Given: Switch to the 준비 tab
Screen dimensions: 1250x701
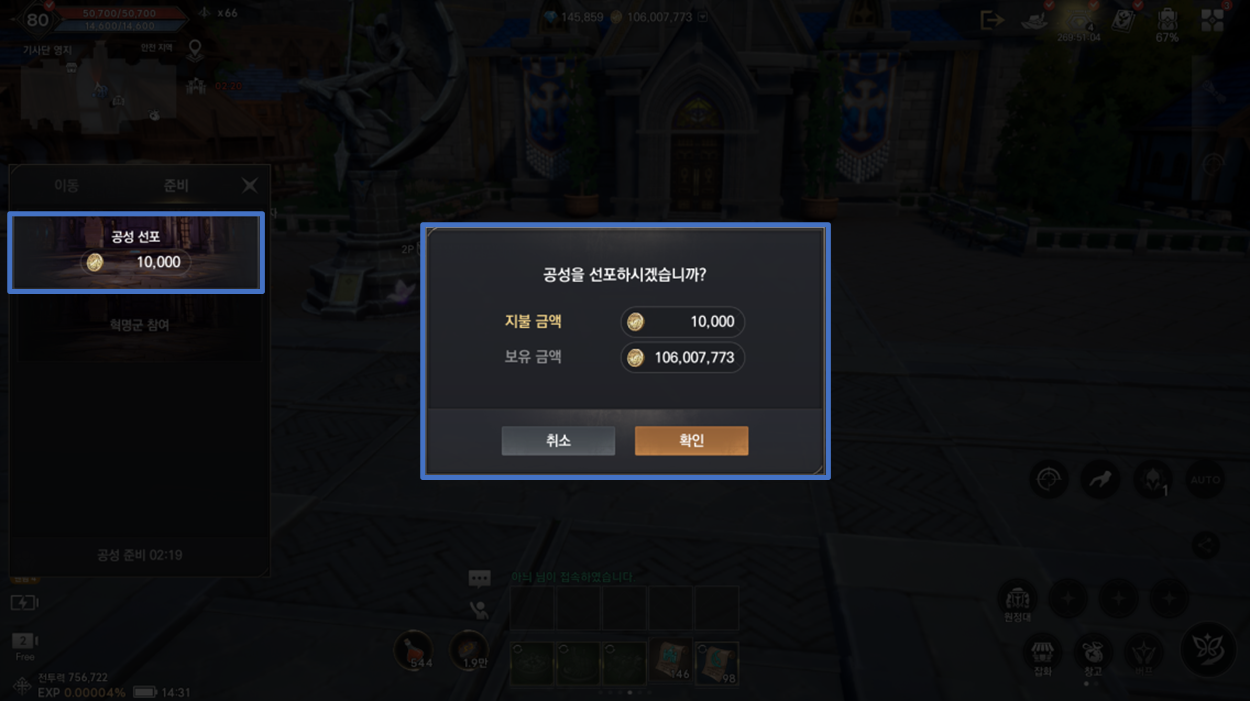Looking at the screenshot, I should tap(176, 186).
